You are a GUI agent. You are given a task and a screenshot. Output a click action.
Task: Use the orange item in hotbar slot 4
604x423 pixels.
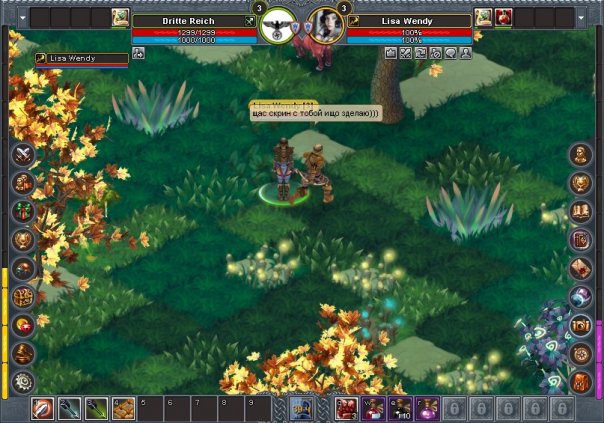point(123,408)
